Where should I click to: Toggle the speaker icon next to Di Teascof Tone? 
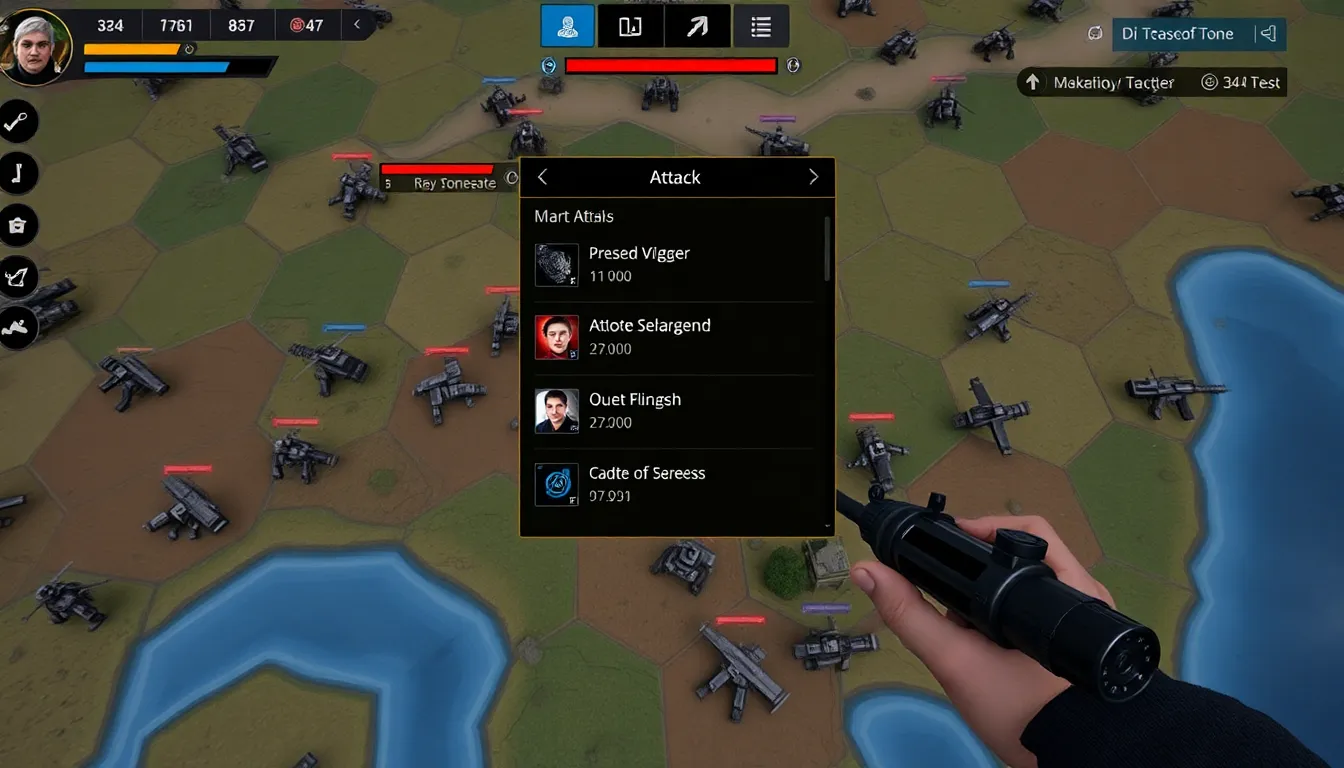point(1268,33)
